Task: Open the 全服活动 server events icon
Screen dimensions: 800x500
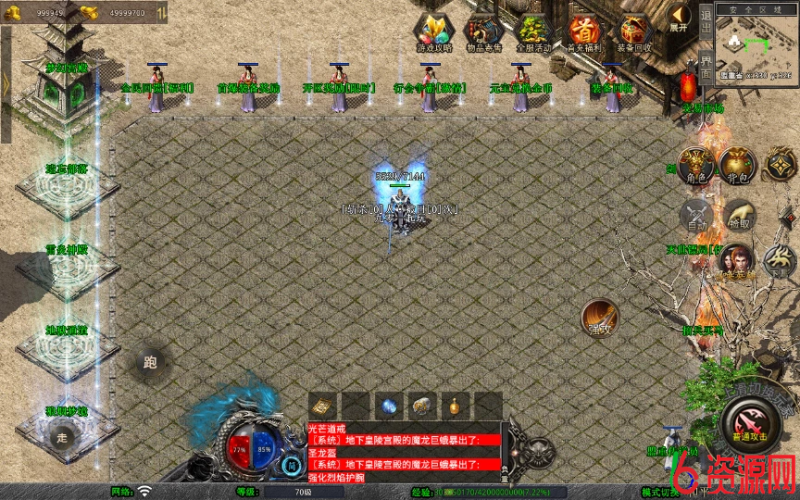Action: pyautogui.click(x=533, y=31)
